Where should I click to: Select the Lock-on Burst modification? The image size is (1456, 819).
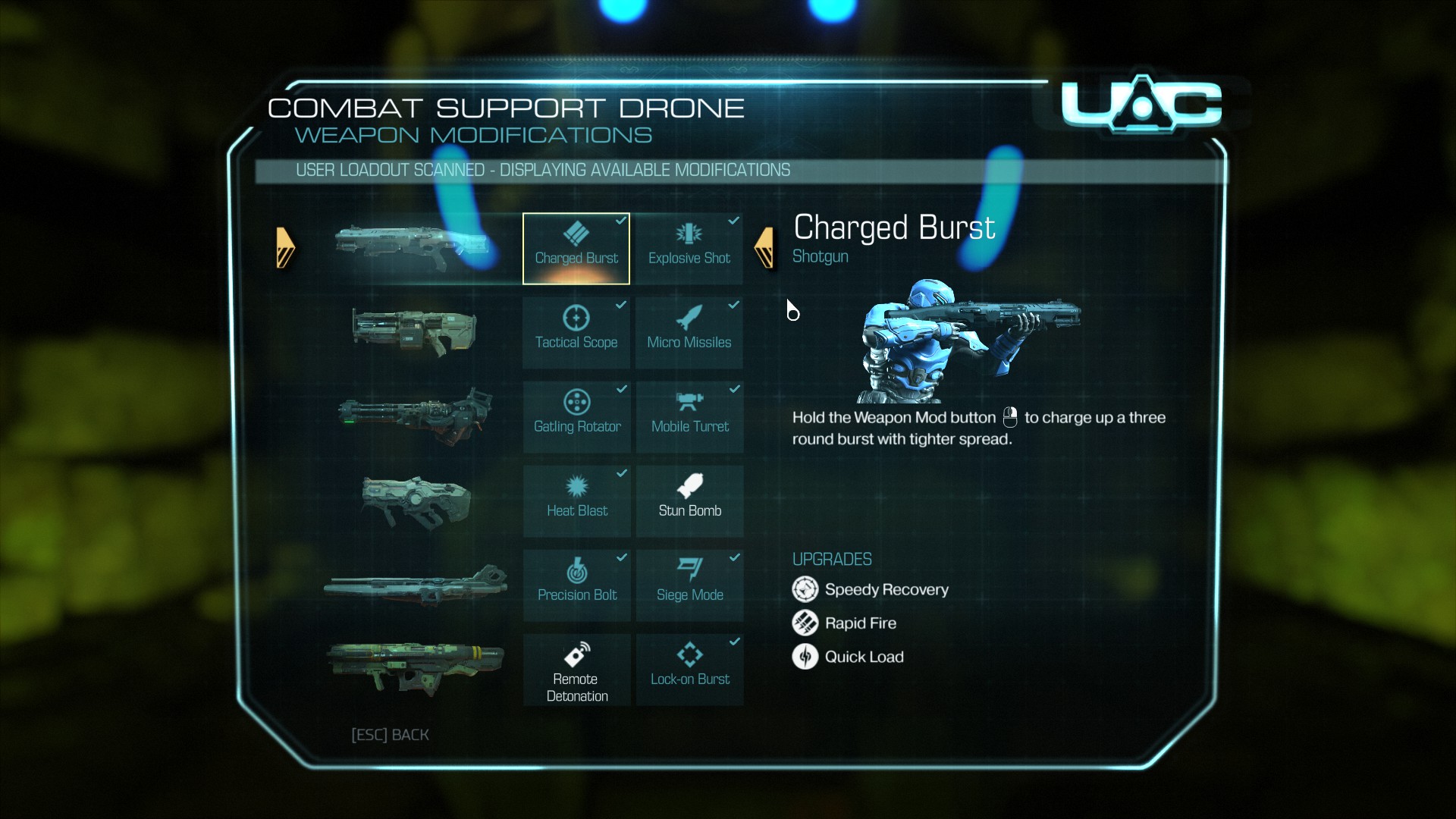click(689, 670)
